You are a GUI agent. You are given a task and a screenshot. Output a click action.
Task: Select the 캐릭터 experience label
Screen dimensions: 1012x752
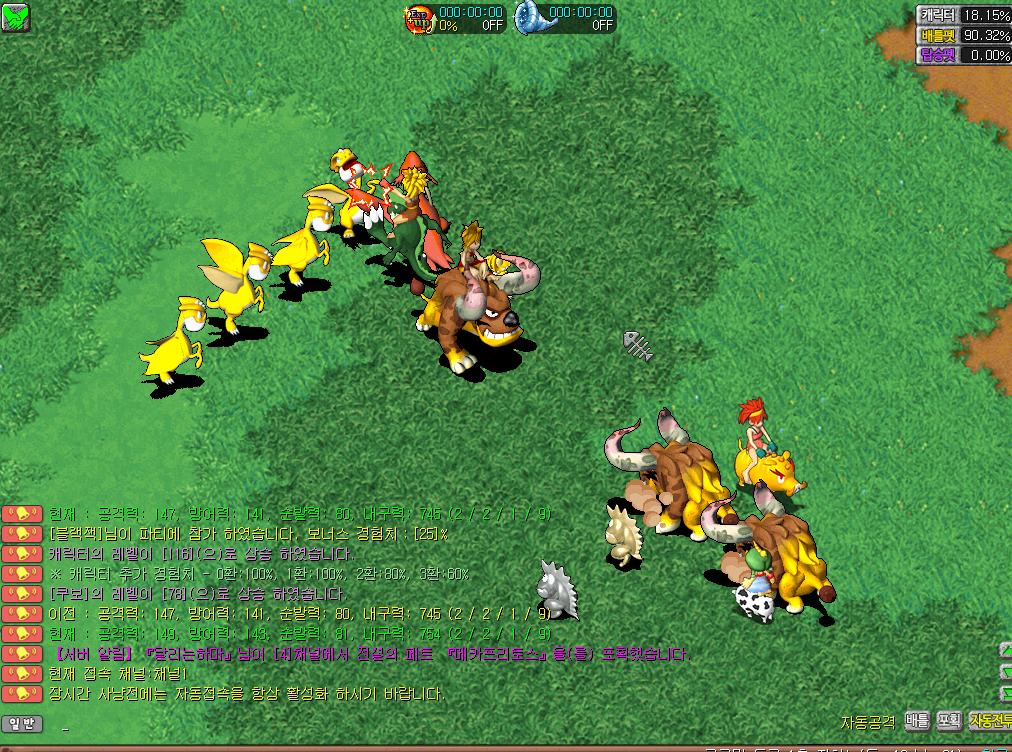click(x=938, y=15)
